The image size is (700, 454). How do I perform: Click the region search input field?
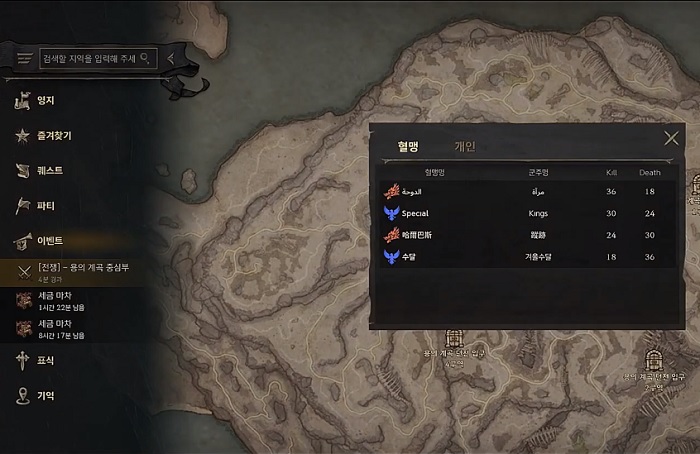point(90,58)
